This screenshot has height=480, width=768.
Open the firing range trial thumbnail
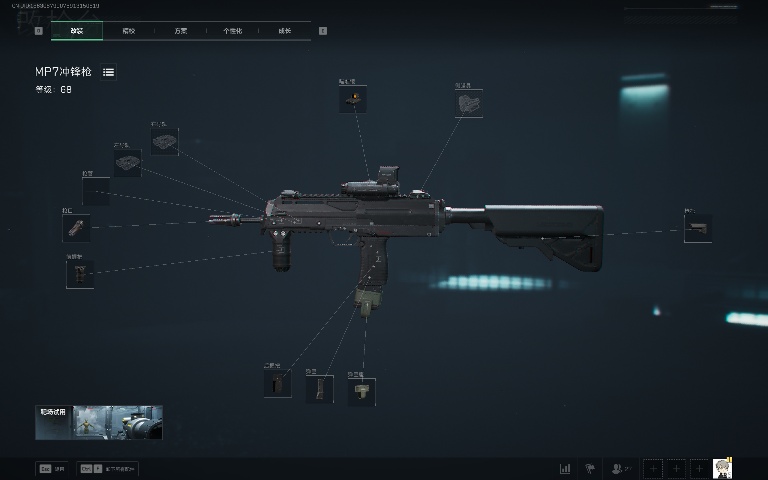tap(99, 423)
